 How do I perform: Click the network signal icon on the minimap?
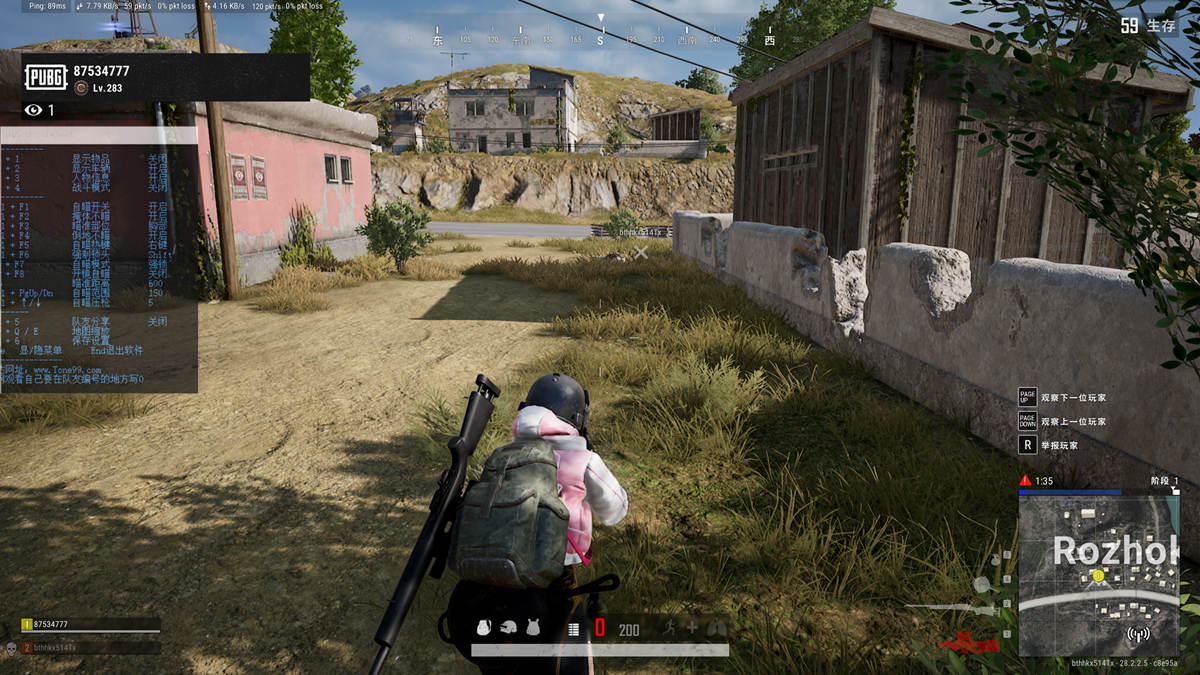pos(1137,634)
